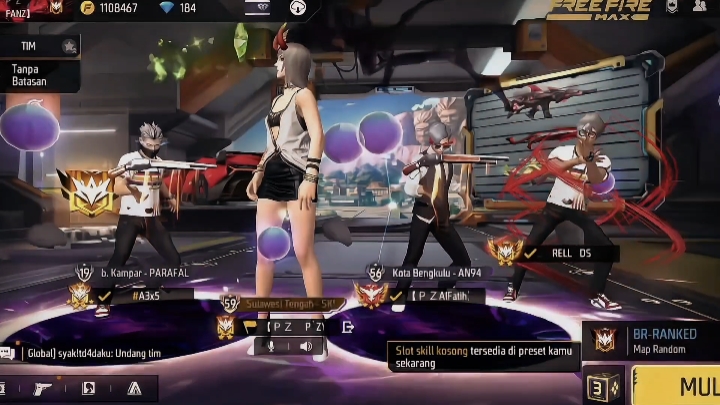720x405 pixels.
Task: Toggle the speaker volume icon
Action: point(306,346)
